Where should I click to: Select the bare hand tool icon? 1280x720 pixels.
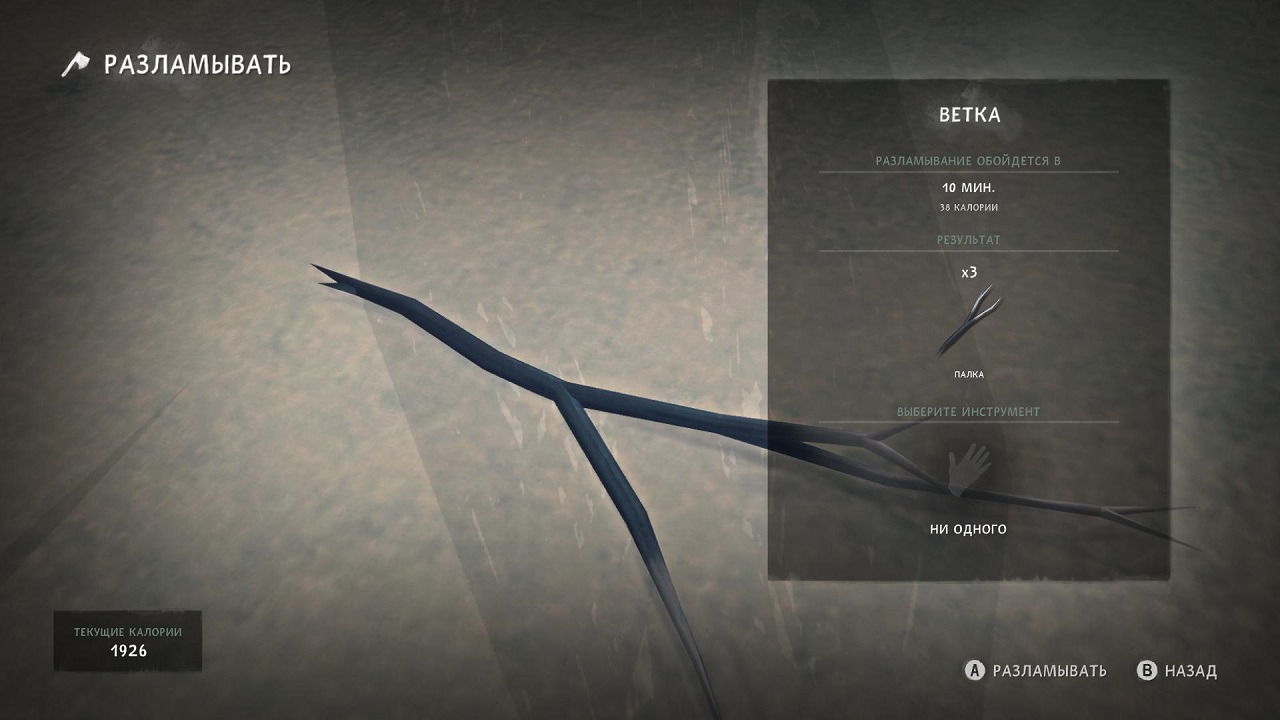click(x=968, y=469)
